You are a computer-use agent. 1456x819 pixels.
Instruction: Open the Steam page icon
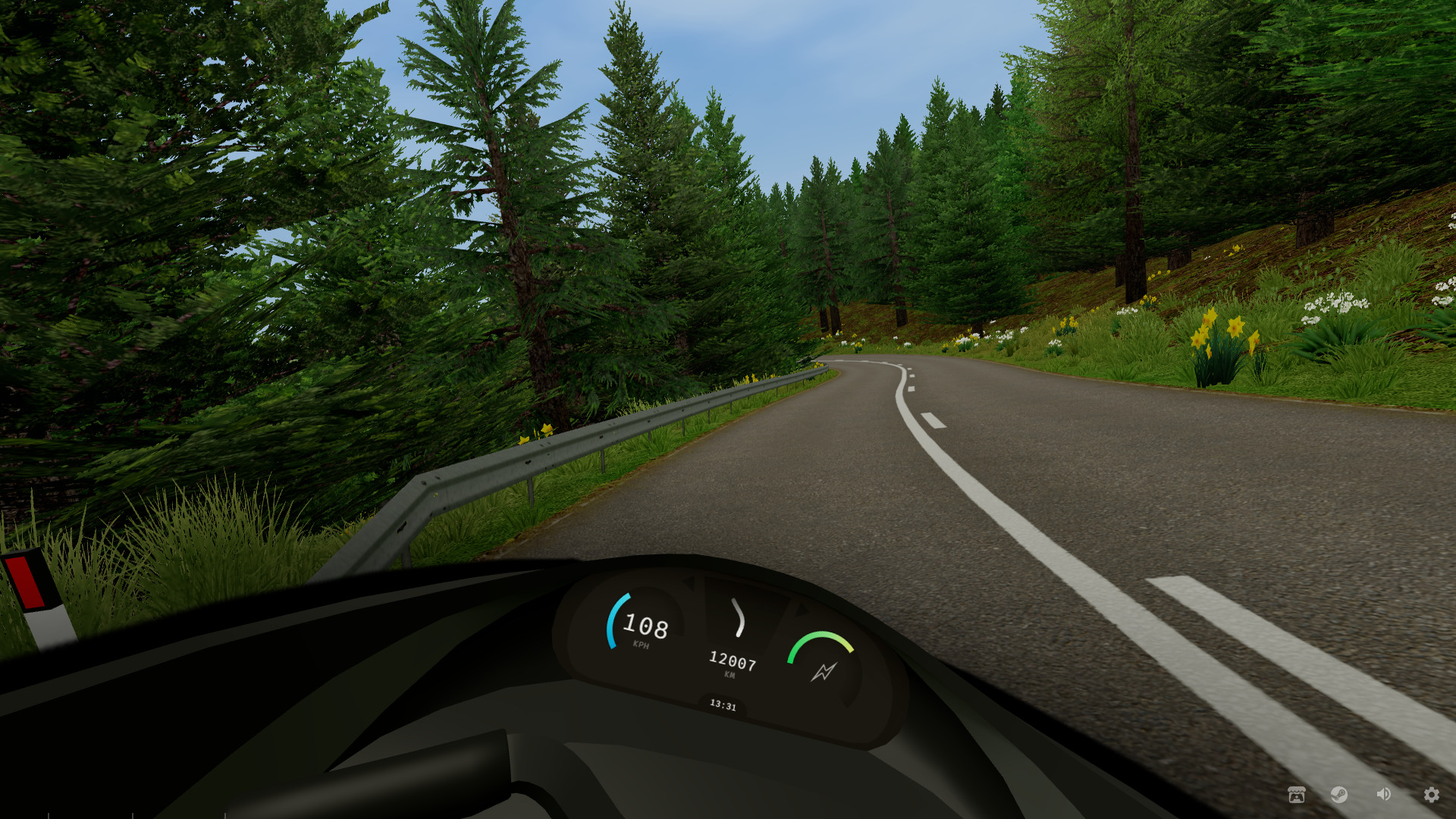pos(1339,794)
